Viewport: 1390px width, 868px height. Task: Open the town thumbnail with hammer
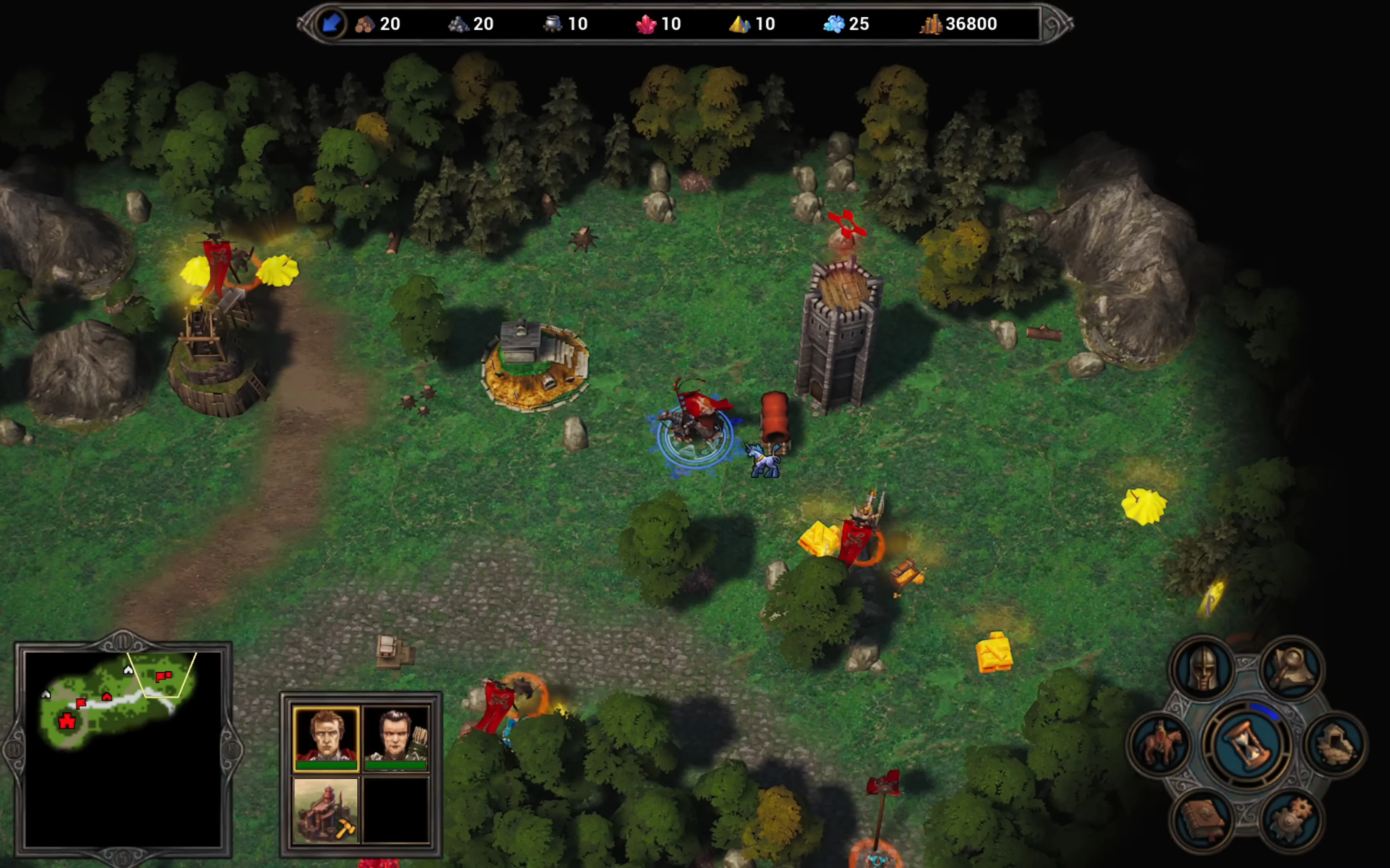pos(326,810)
